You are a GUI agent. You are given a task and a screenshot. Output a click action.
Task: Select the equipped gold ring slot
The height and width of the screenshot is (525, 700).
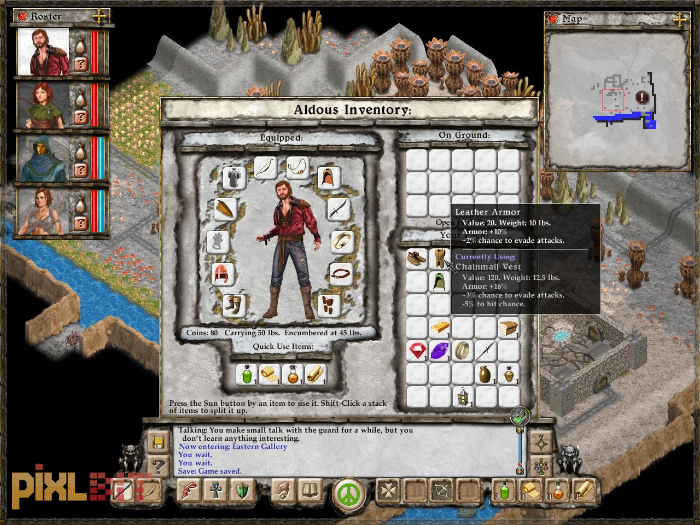[x=342, y=241]
